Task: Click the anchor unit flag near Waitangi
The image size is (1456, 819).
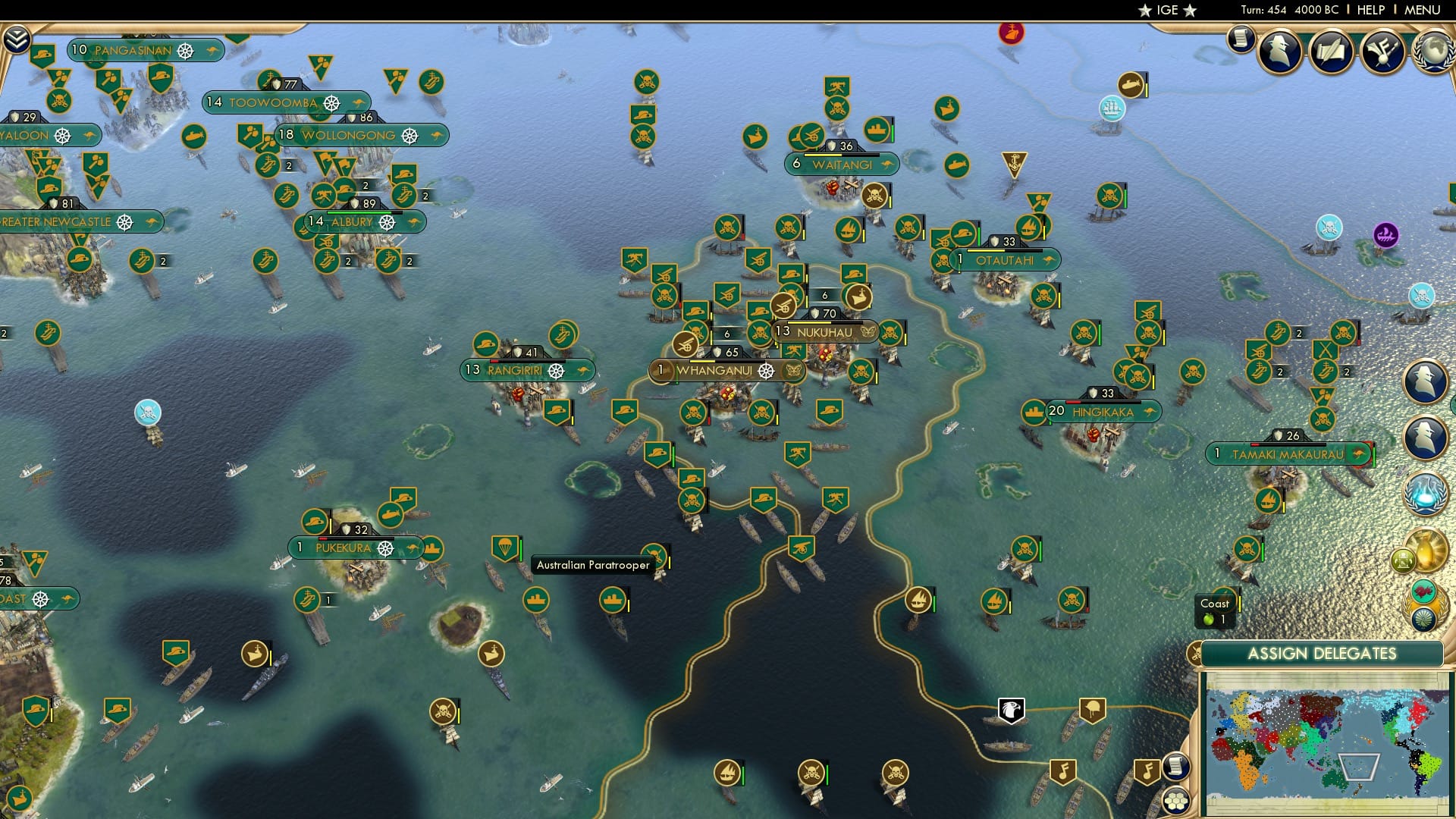Action: tap(1013, 162)
